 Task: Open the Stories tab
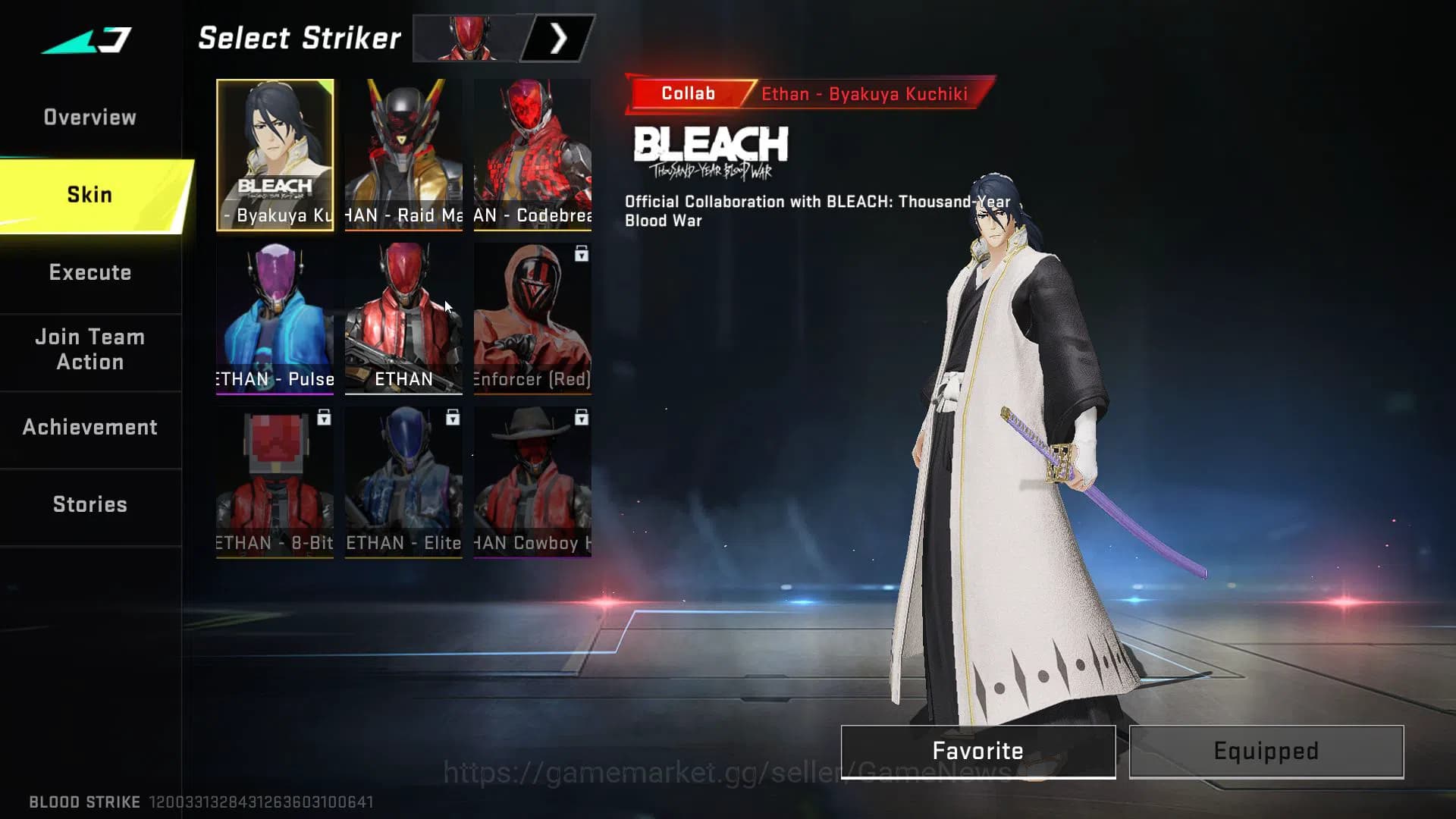tap(90, 504)
